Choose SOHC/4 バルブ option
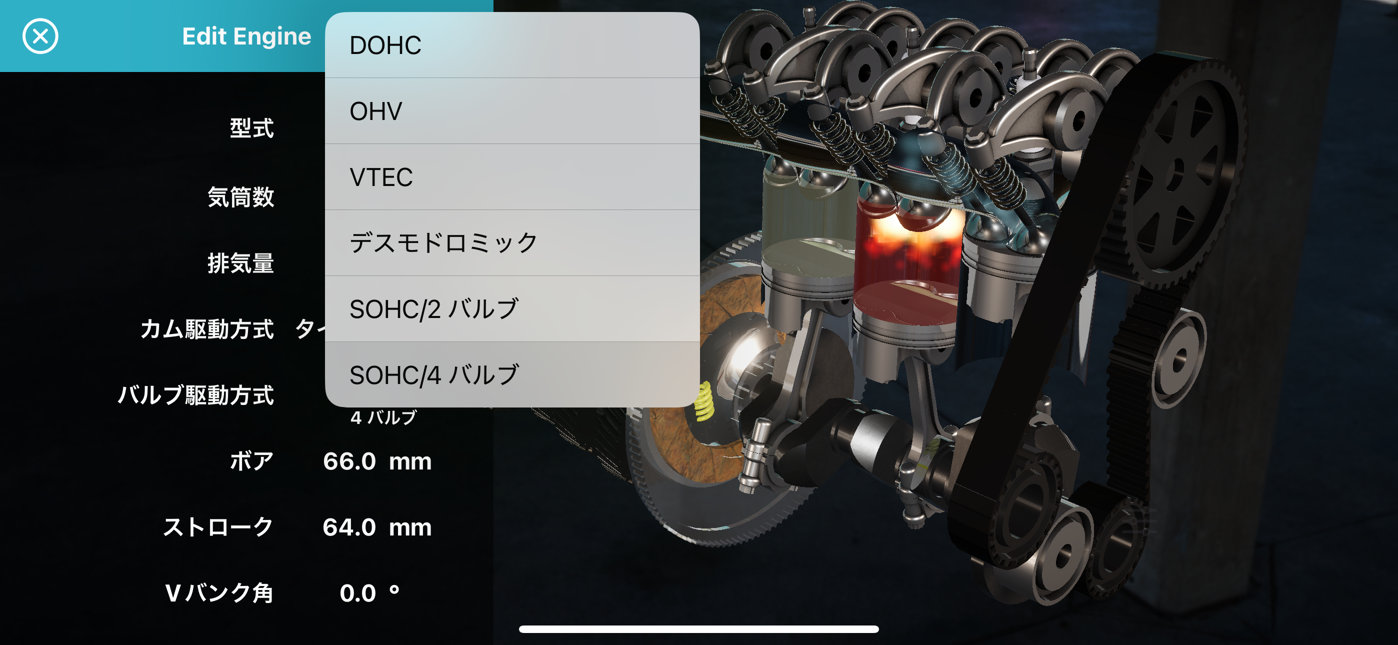The image size is (1398, 645). [511, 375]
